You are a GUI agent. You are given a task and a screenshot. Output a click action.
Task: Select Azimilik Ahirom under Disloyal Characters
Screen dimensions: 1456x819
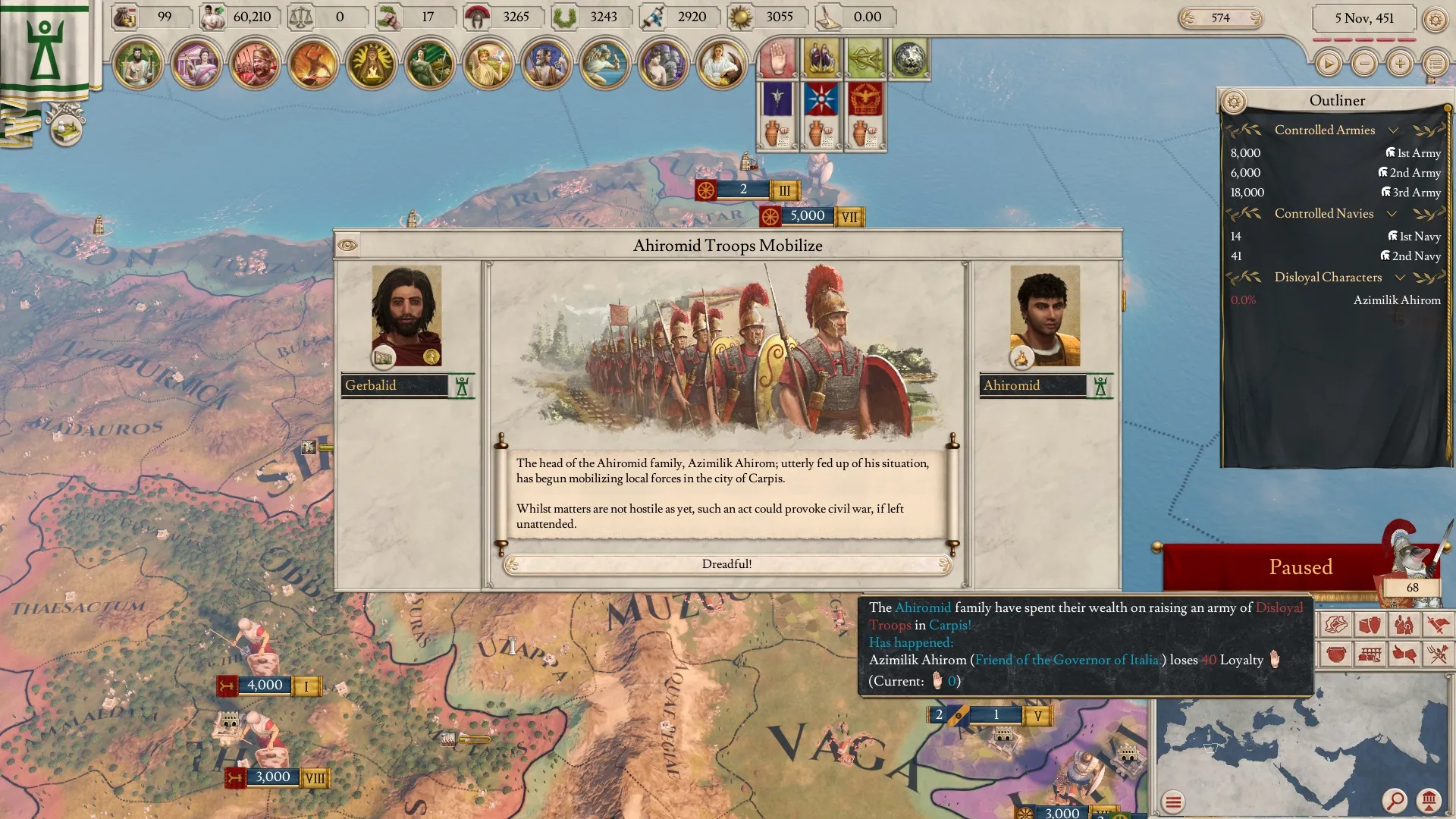click(x=1396, y=300)
